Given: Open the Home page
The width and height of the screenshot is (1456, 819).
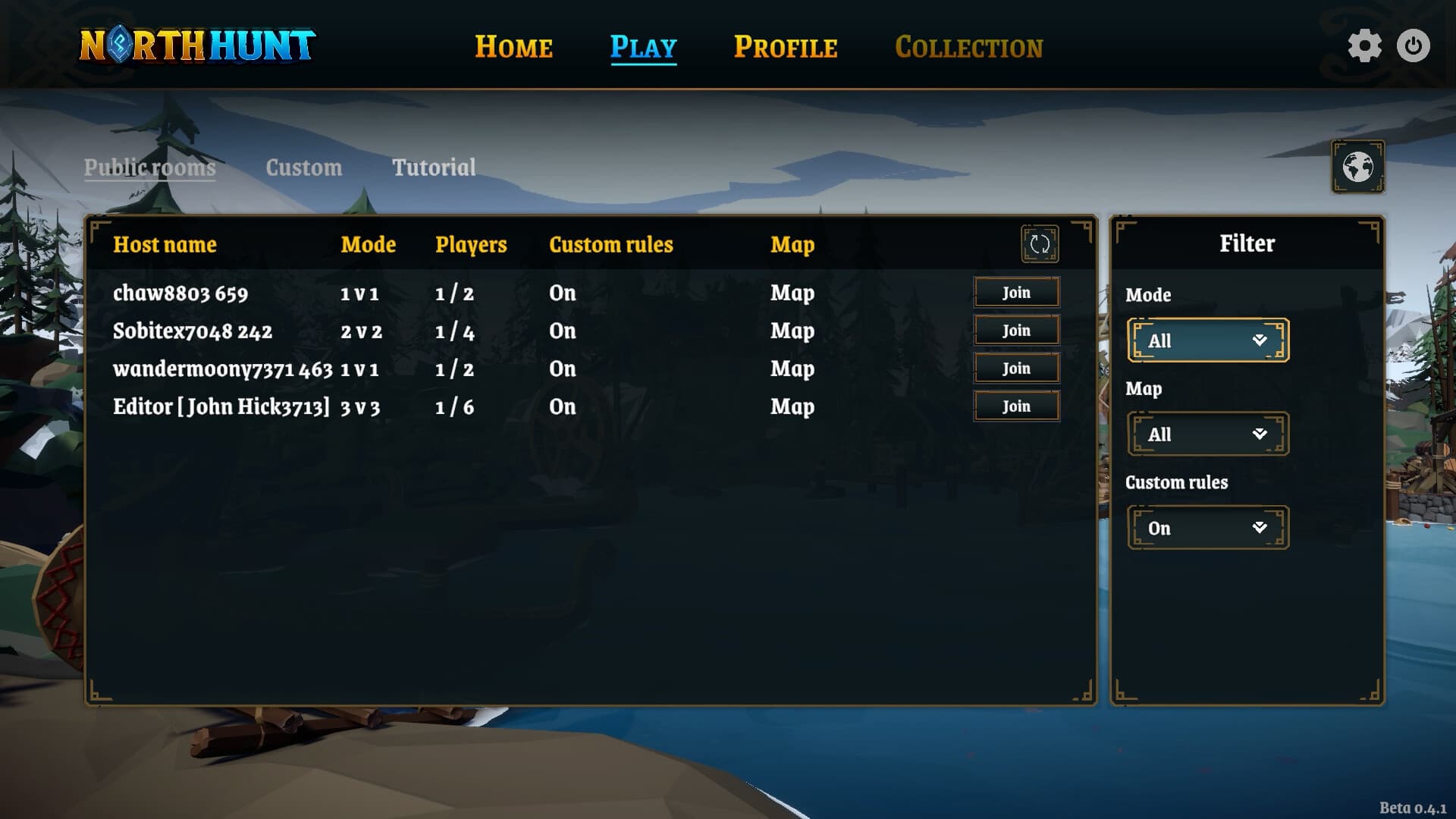Looking at the screenshot, I should [513, 47].
